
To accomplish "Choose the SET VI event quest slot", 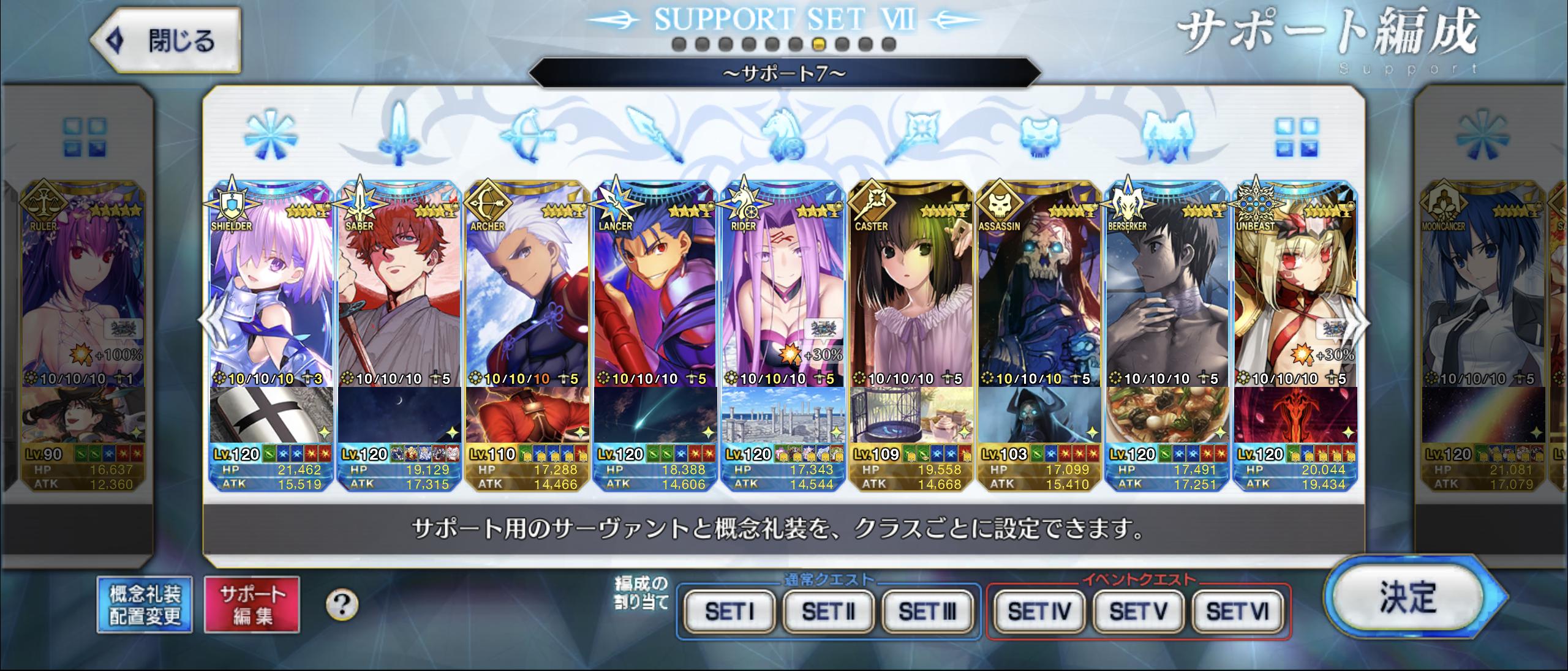I will coord(1237,610).
